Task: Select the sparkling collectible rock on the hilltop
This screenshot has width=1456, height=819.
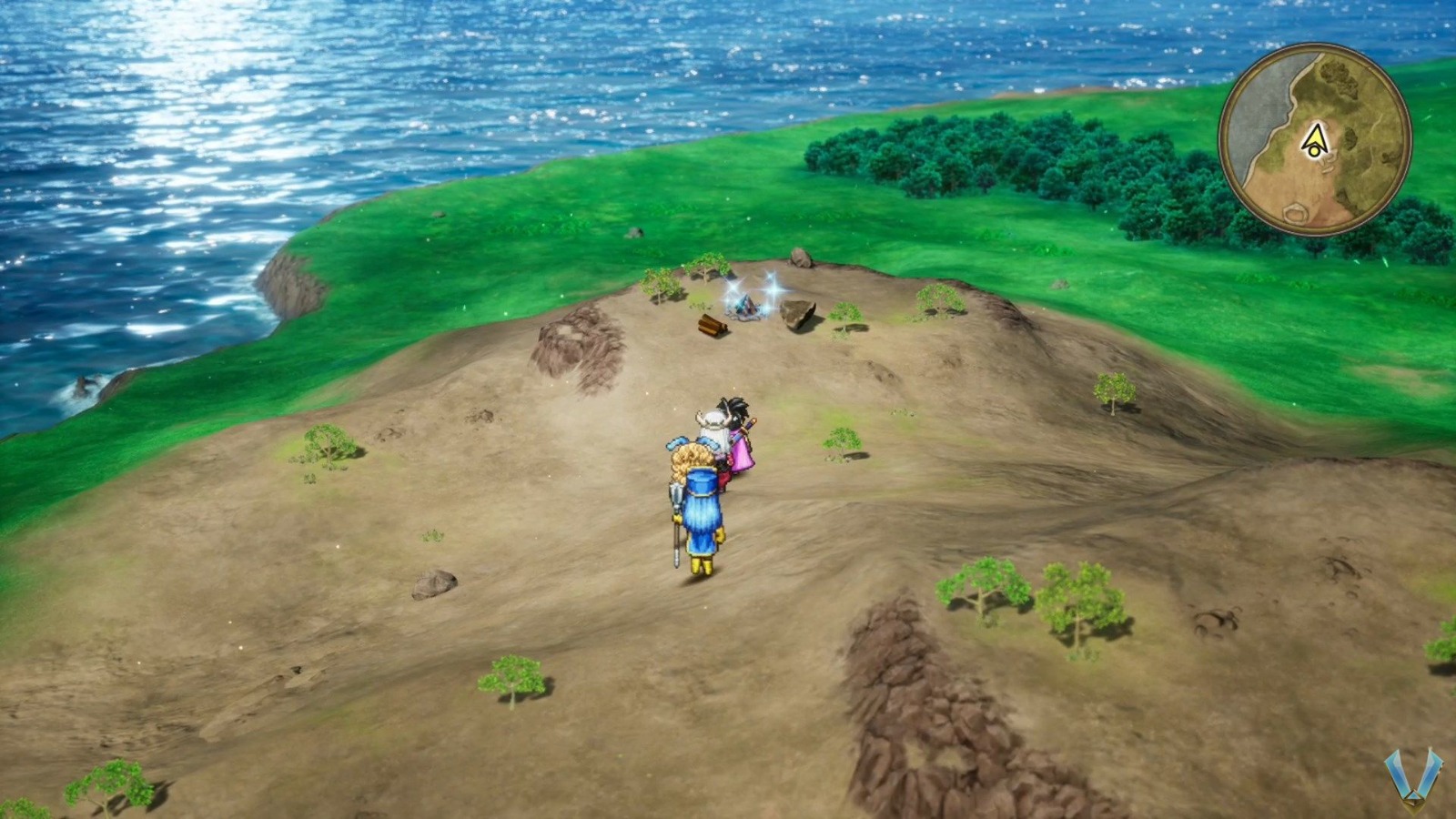Action: click(x=746, y=305)
